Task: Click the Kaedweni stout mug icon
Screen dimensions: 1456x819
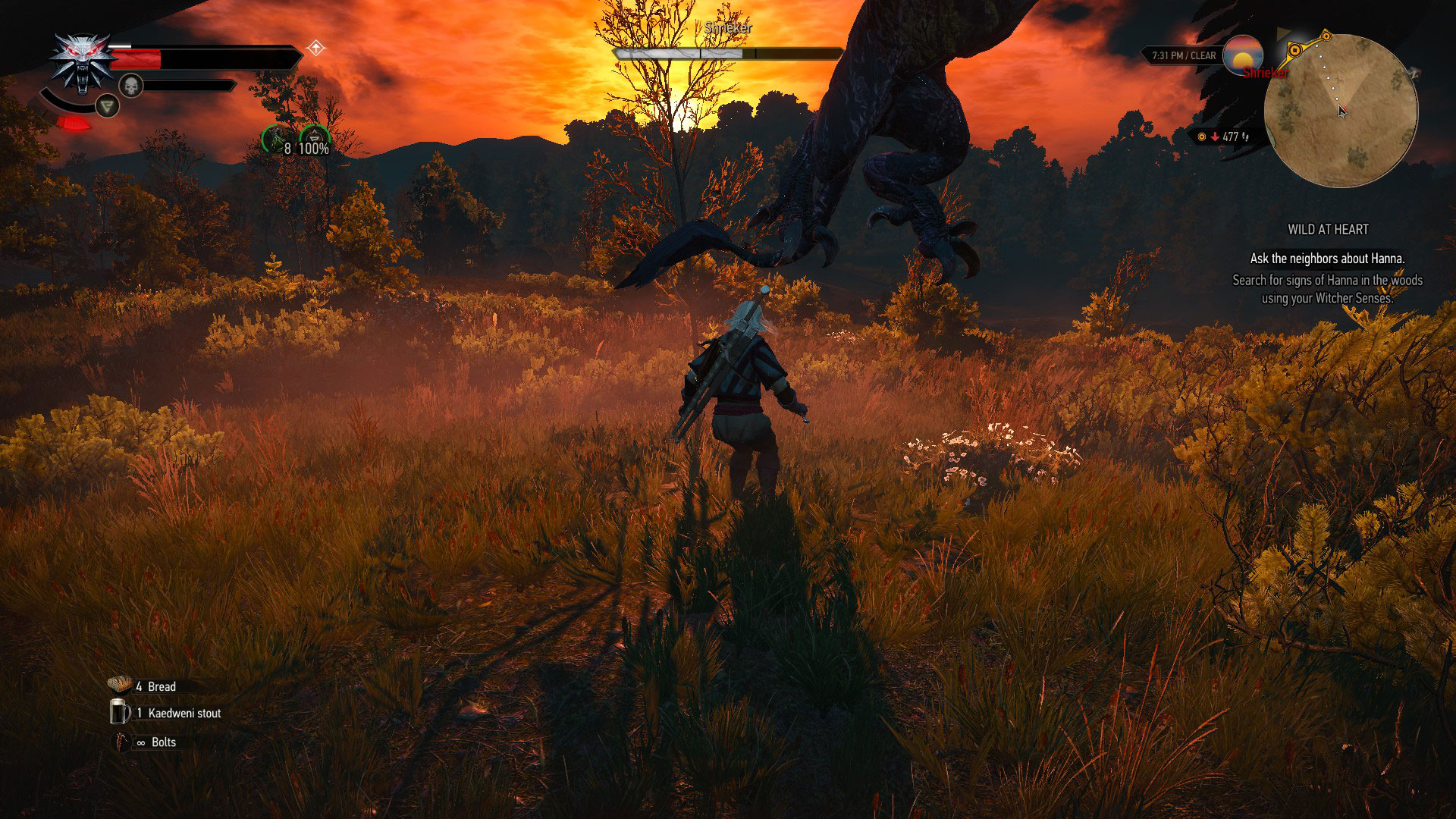Action: 119,712
